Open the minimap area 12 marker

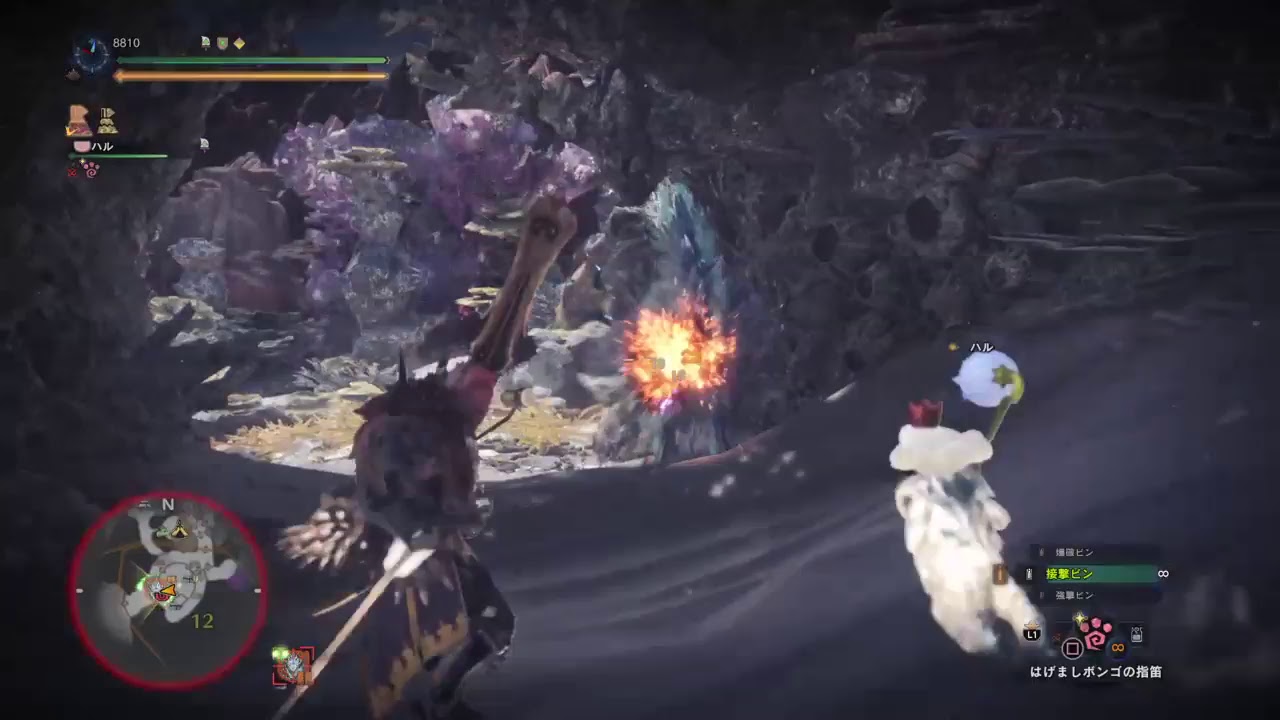point(203,621)
